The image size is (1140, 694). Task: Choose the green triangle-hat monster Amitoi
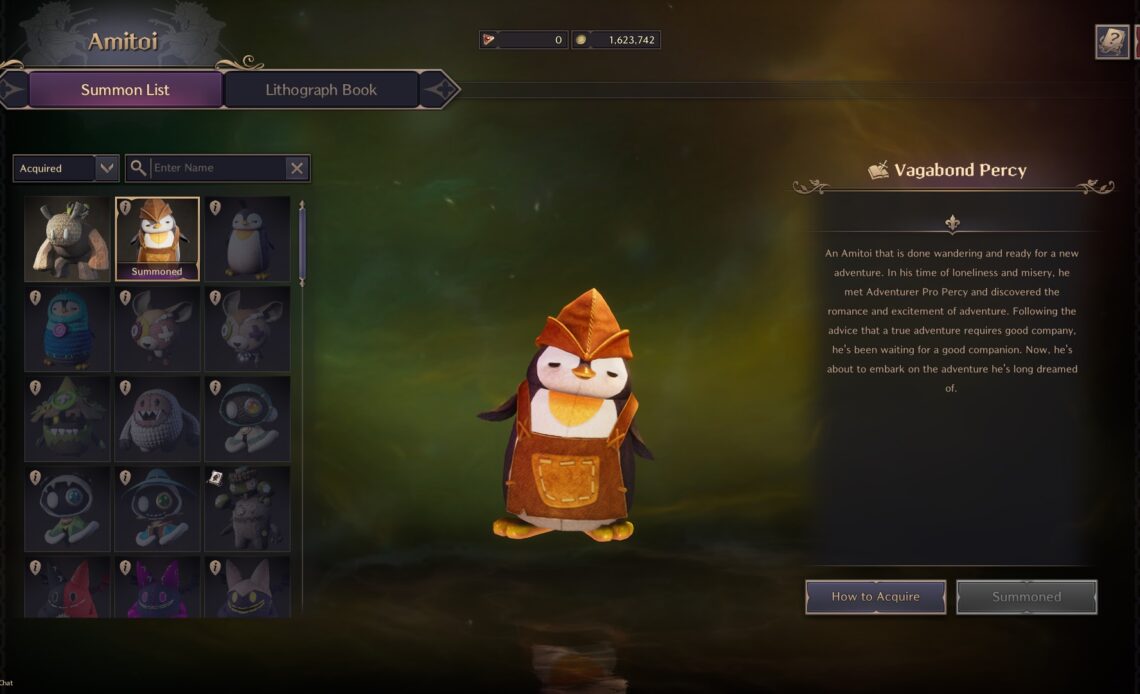(x=67, y=418)
